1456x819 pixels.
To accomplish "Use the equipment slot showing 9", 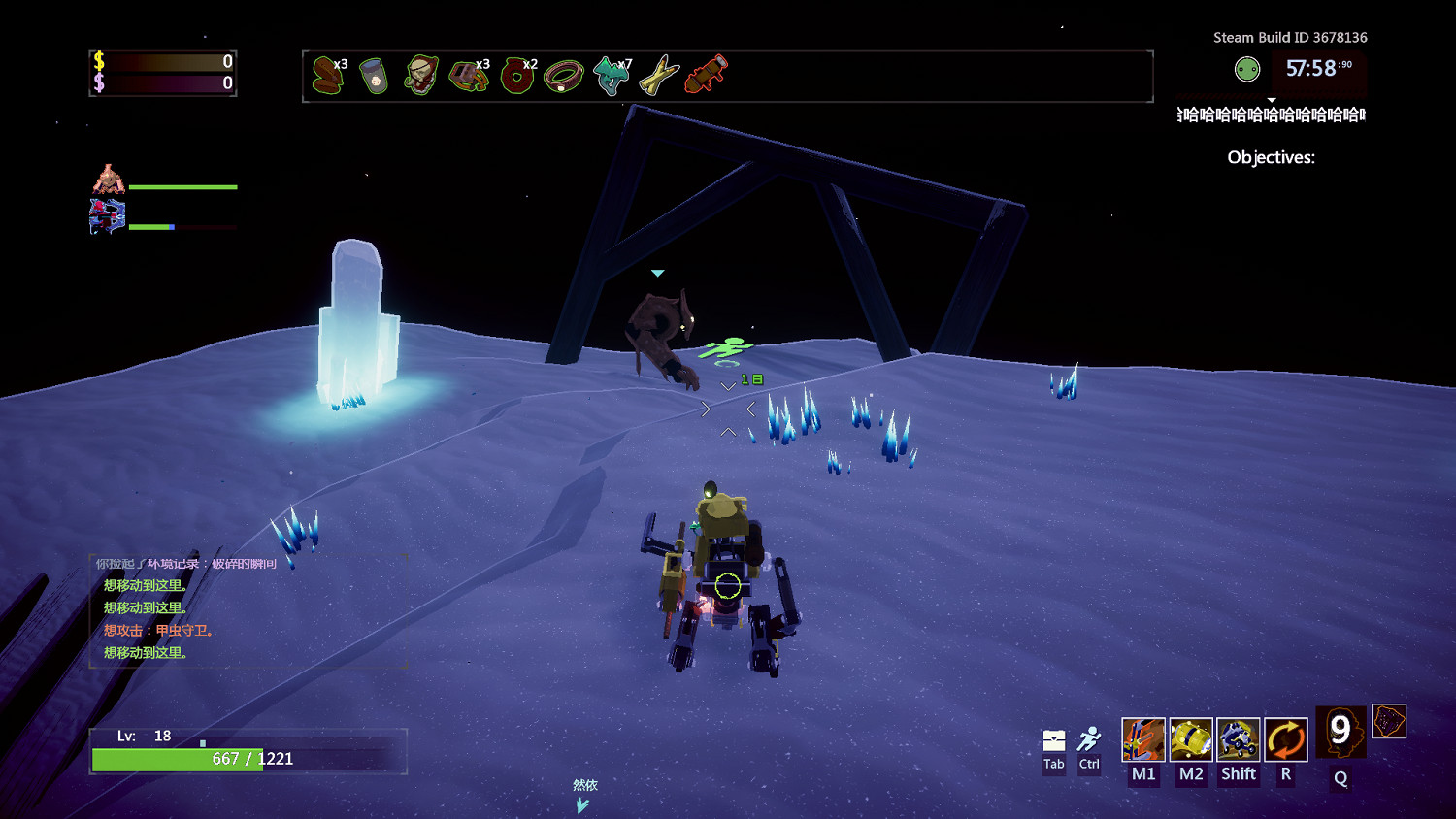I will tap(1340, 732).
